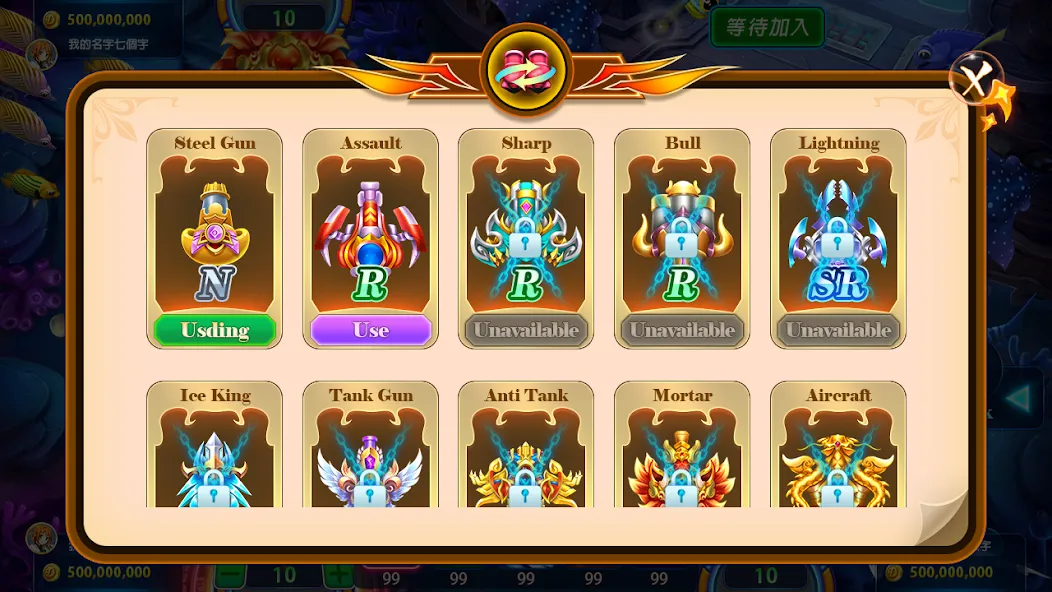Screen dimensions: 1052x592
Task: Select the Tank Gun card
Action: 371,450
